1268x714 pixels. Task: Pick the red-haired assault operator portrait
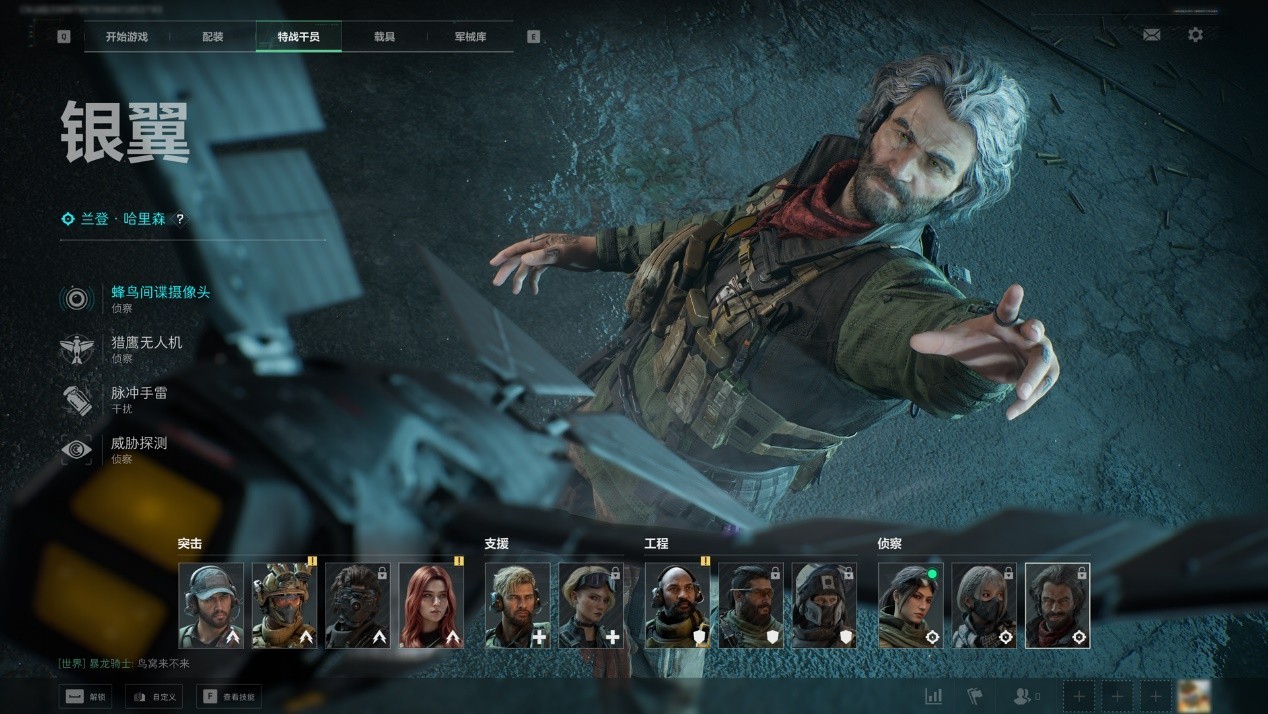431,605
